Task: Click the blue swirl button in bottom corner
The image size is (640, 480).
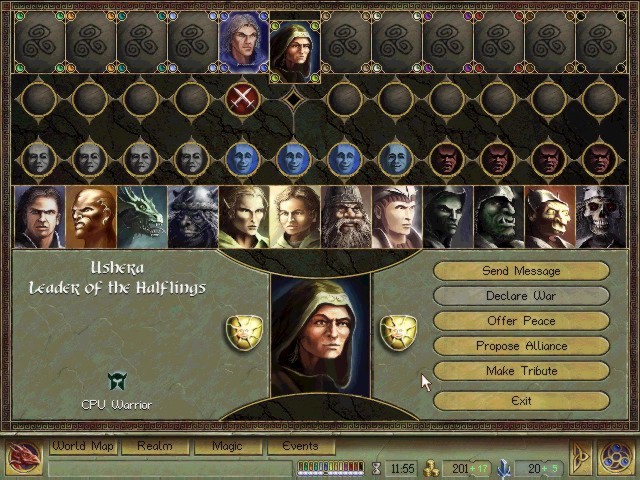Action: 616,457
